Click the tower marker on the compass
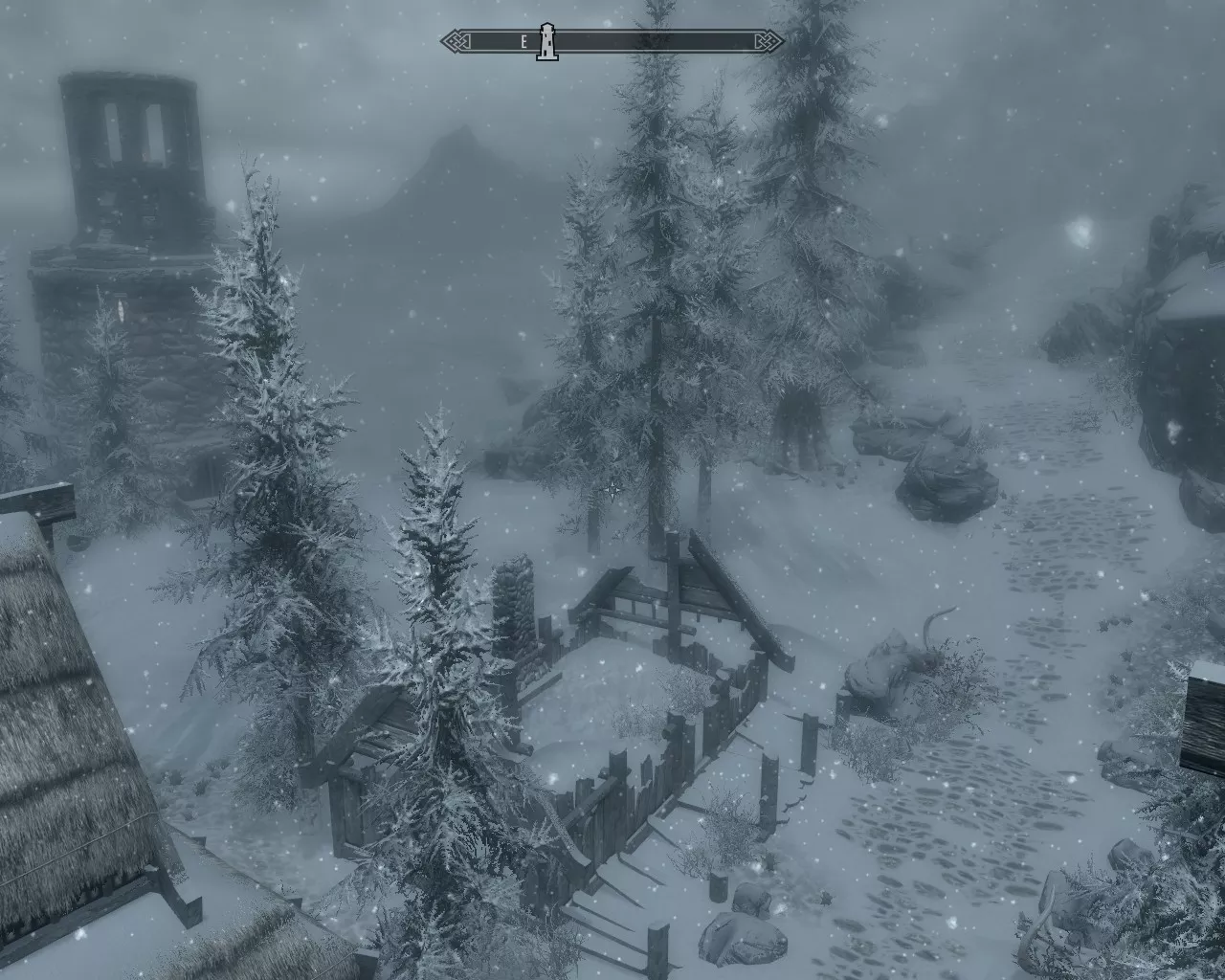Screen dimensions: 1225x980 [x=546, y=42]
